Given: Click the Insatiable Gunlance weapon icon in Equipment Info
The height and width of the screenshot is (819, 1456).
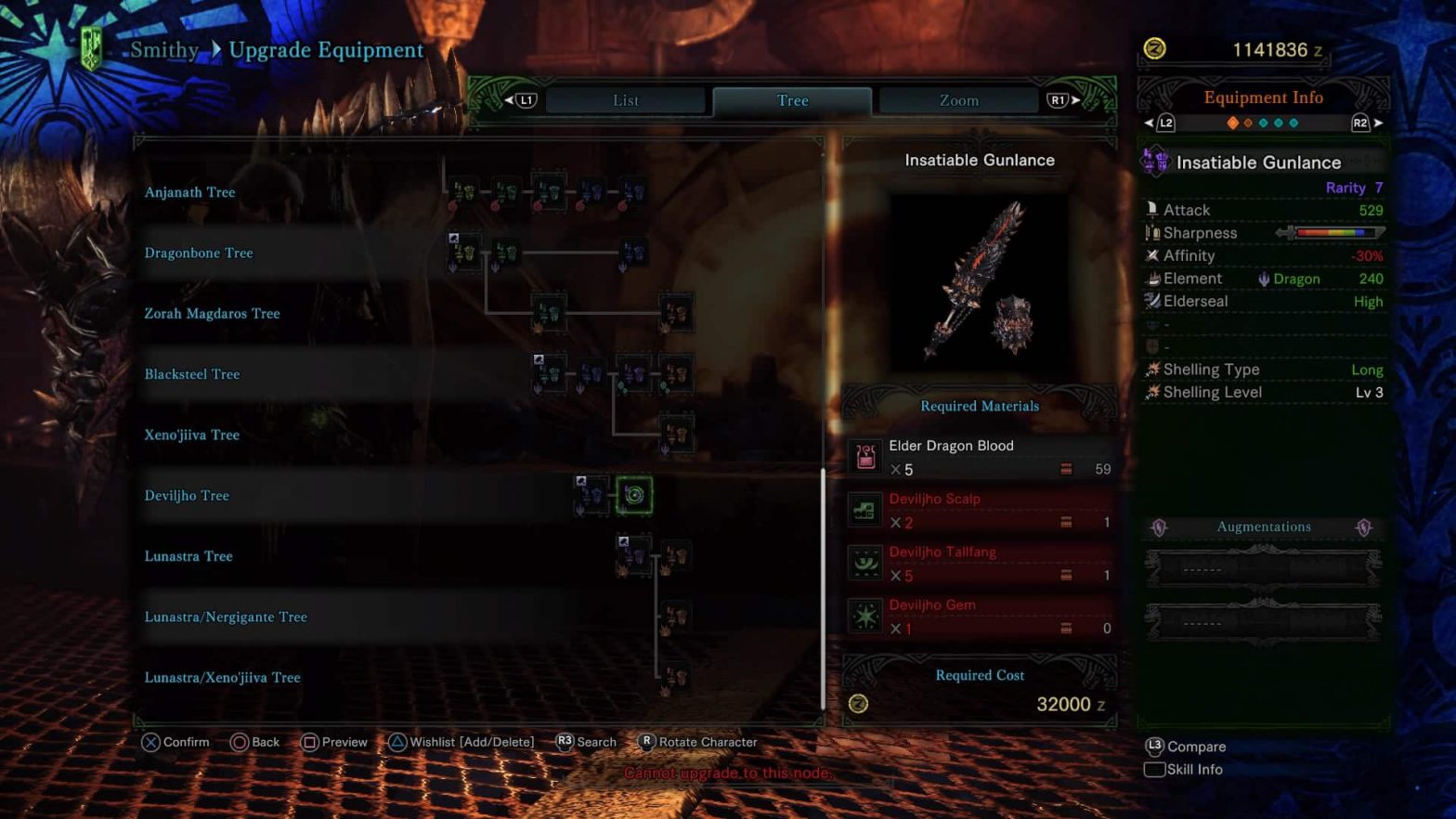Looking at the screenshot, I should point(1154,162).
